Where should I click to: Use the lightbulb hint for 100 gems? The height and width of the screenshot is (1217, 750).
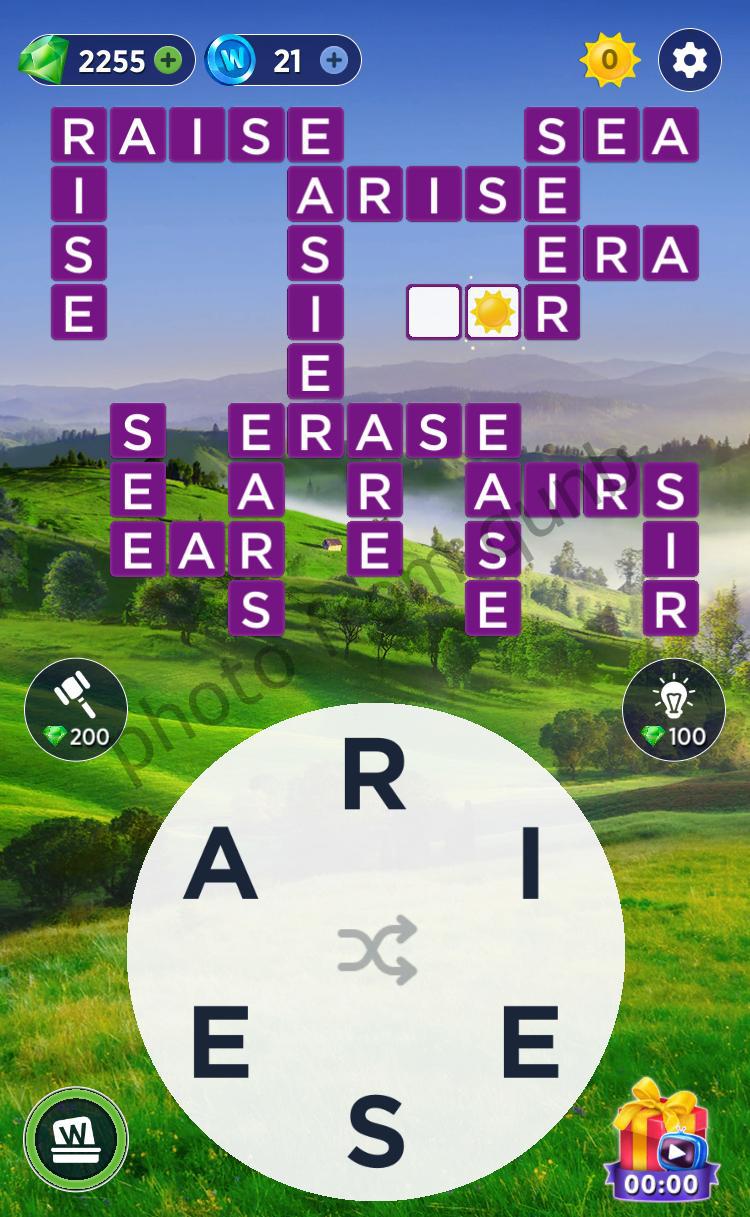pos(673,708)
